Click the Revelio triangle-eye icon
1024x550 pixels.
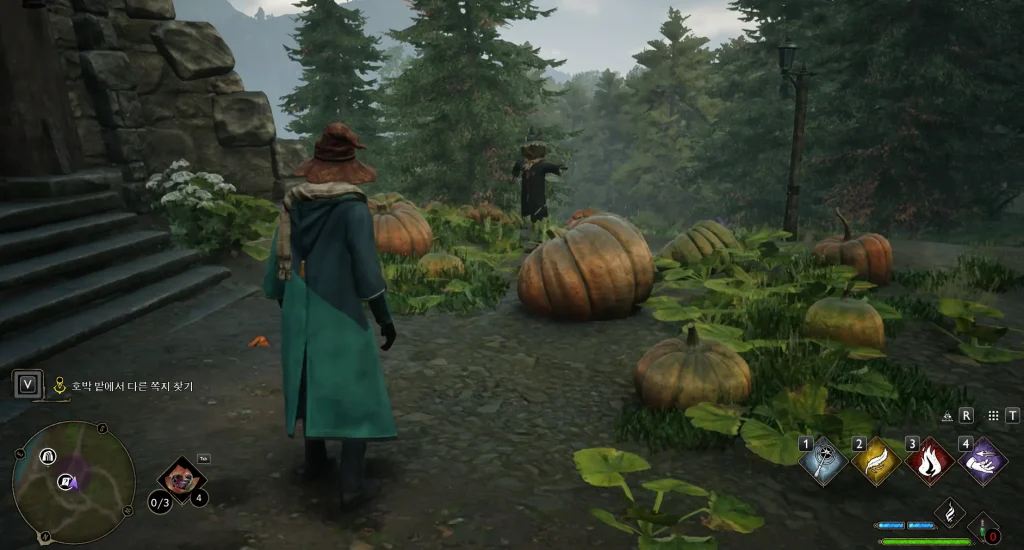tap(947, 415)
